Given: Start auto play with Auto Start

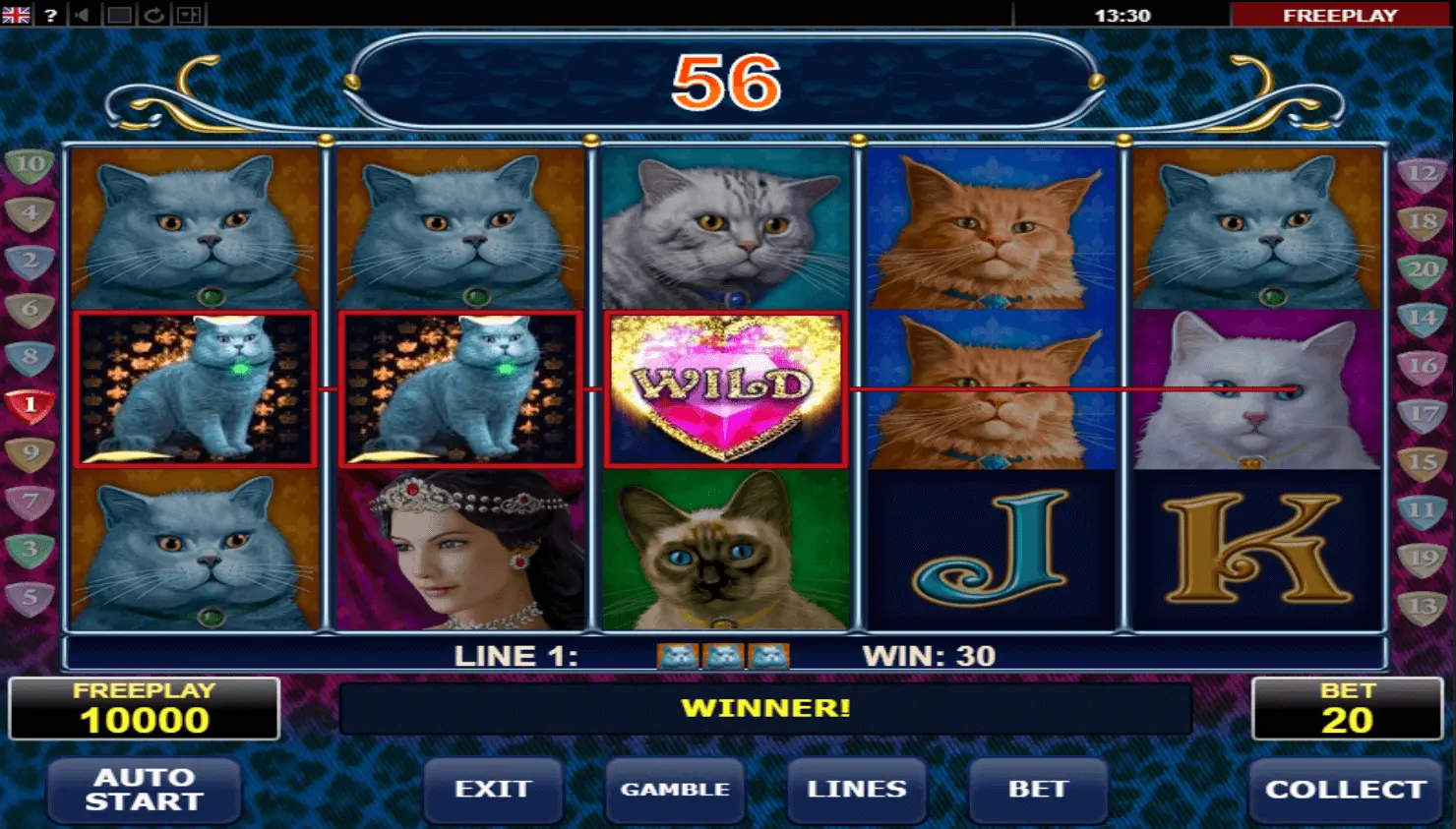Looking at the screenshot, I should 144,790.
